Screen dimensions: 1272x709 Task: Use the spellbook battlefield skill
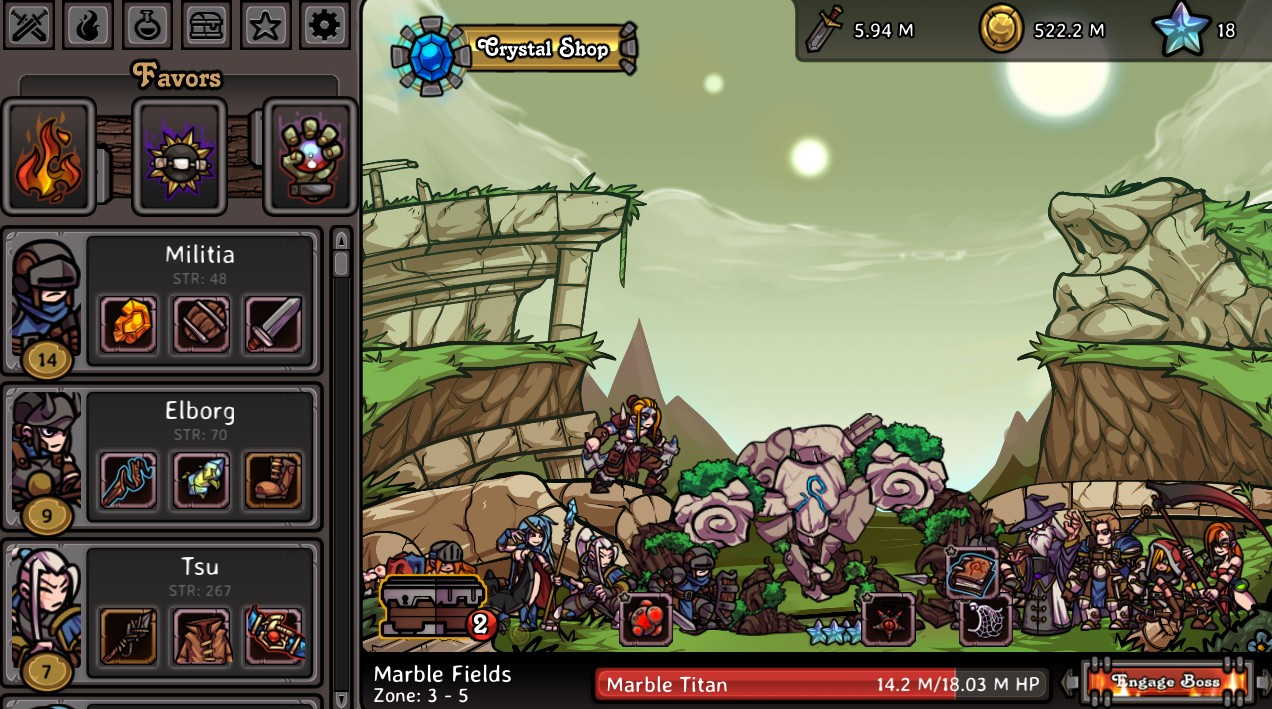pyautogui.click(x=971, y=573)
